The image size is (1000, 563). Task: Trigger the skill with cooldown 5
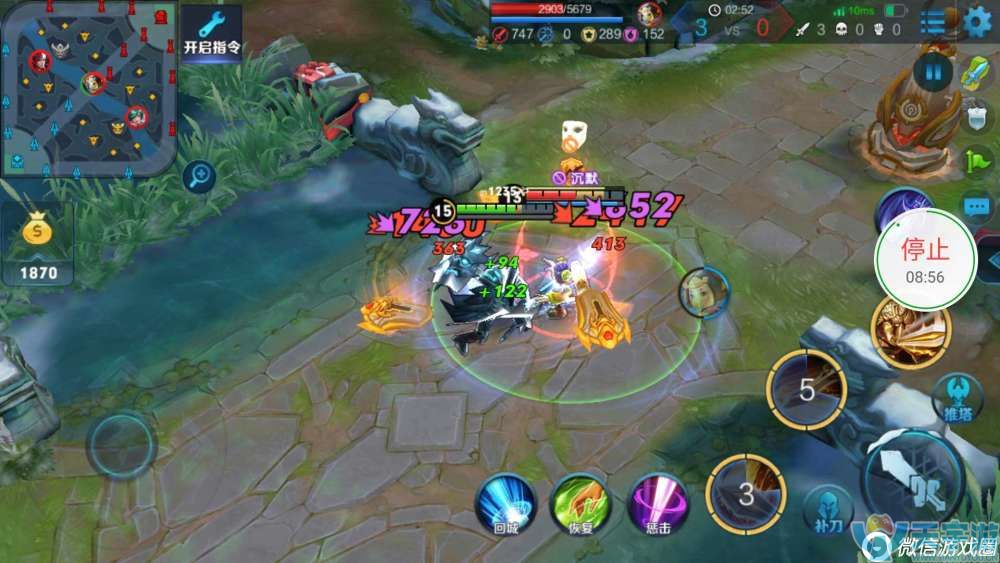(806, 389)
